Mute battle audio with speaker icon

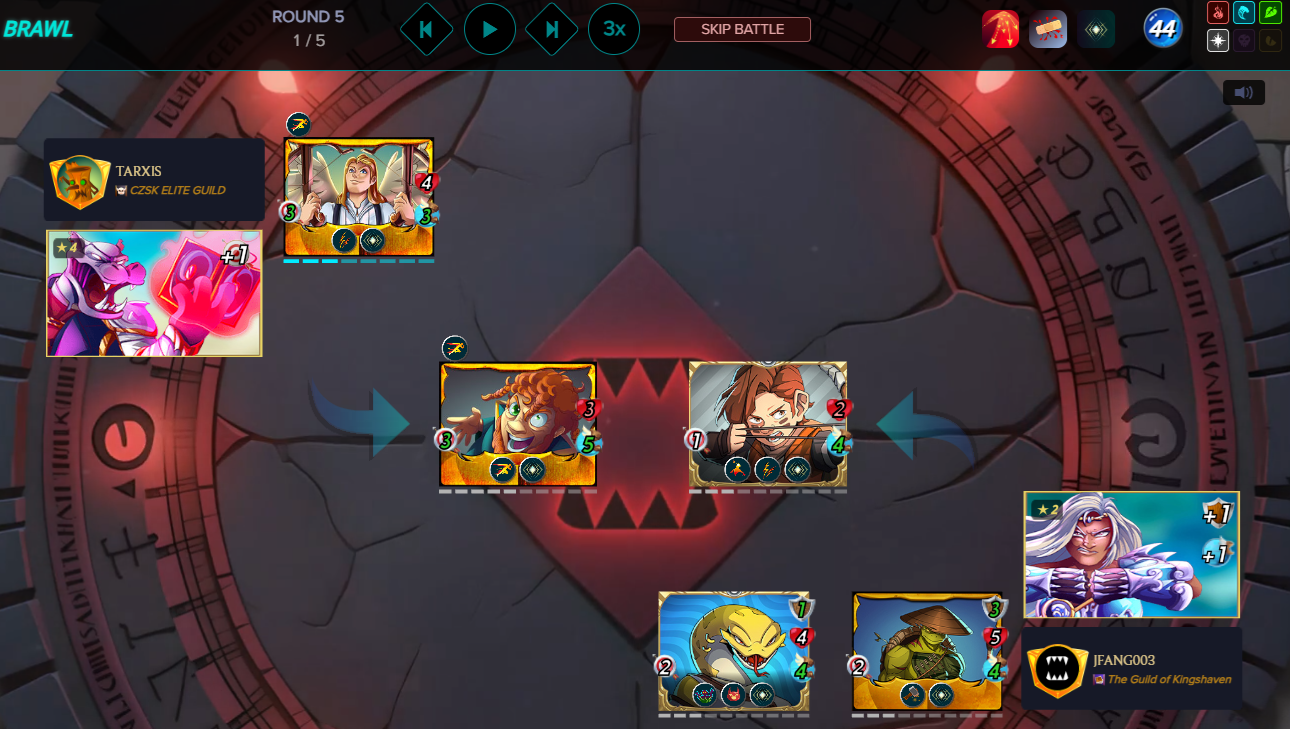click(x=1243, y=92)
